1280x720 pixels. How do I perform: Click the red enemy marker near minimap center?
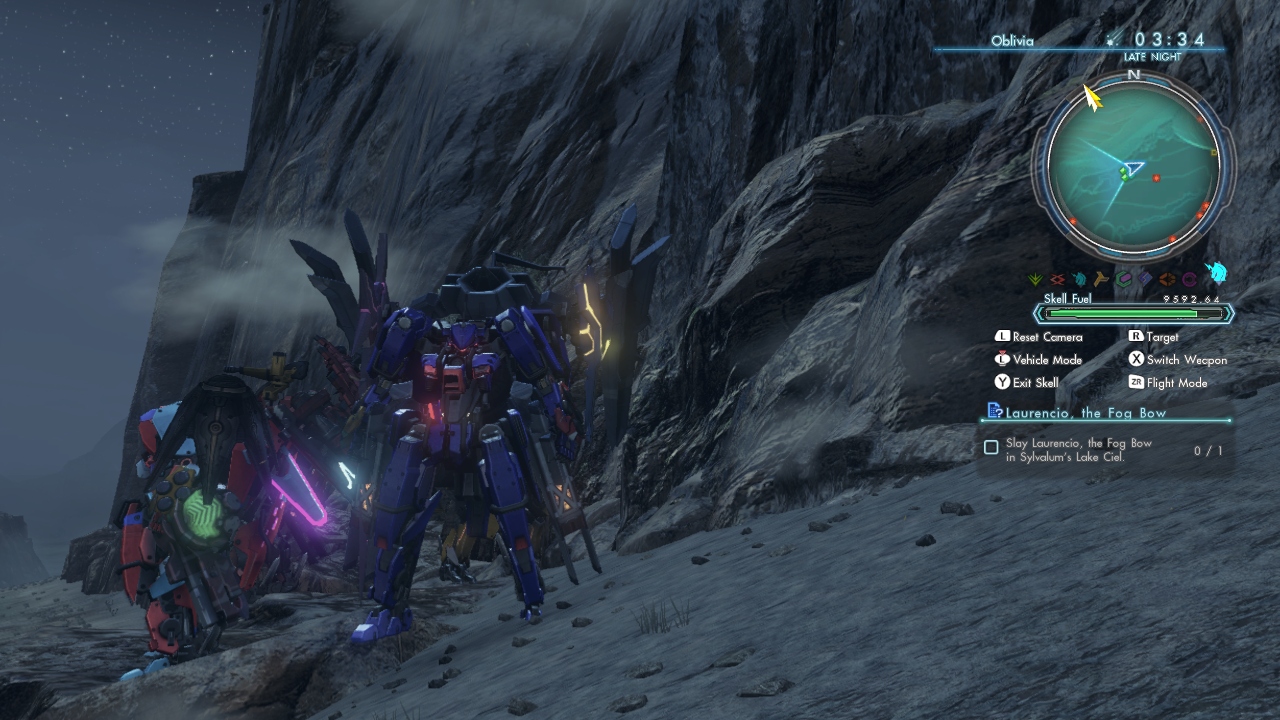click(1156, 179)
